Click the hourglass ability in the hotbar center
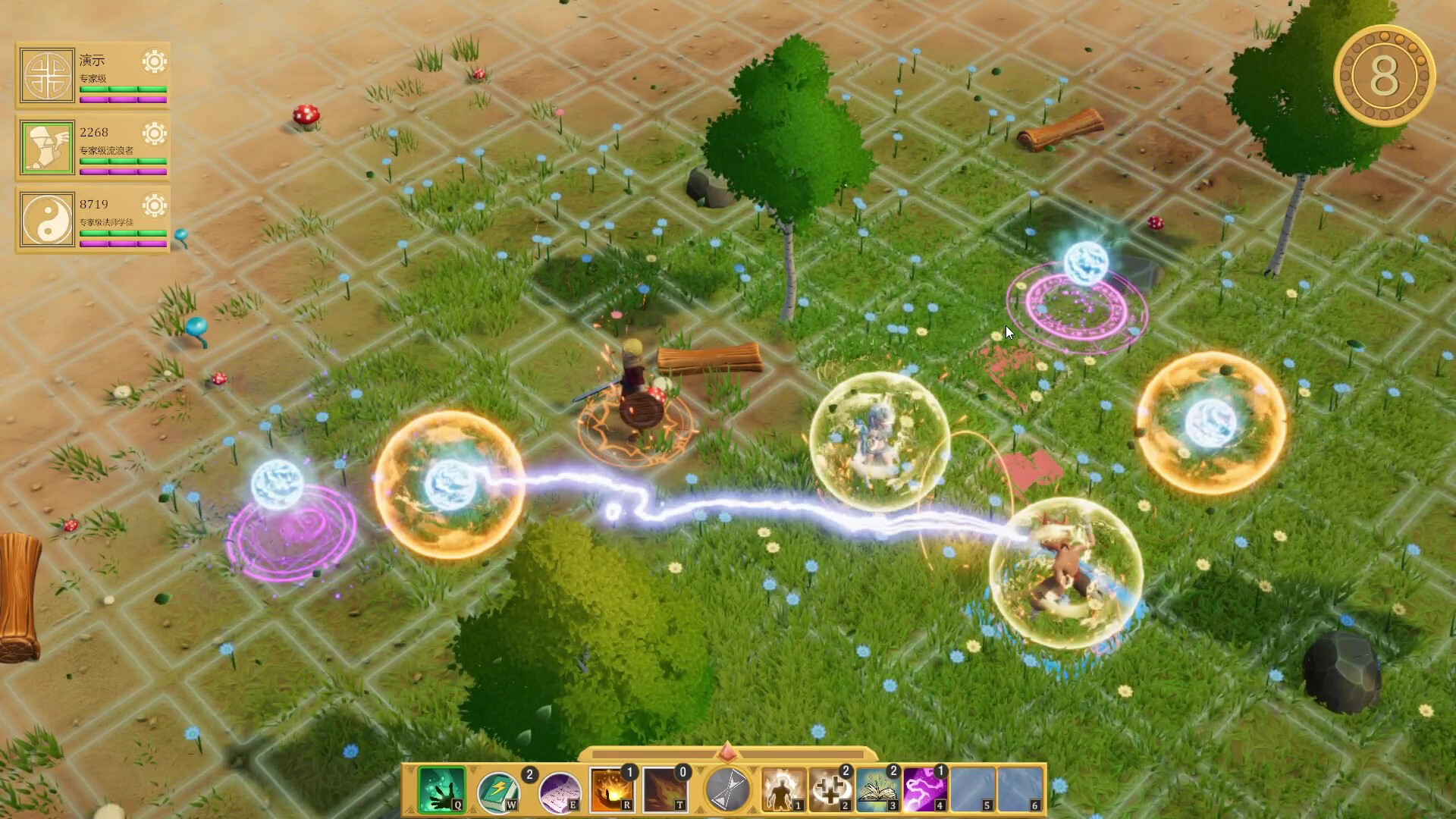Screen dimensions: 1456x819 (x=726, y=789)
